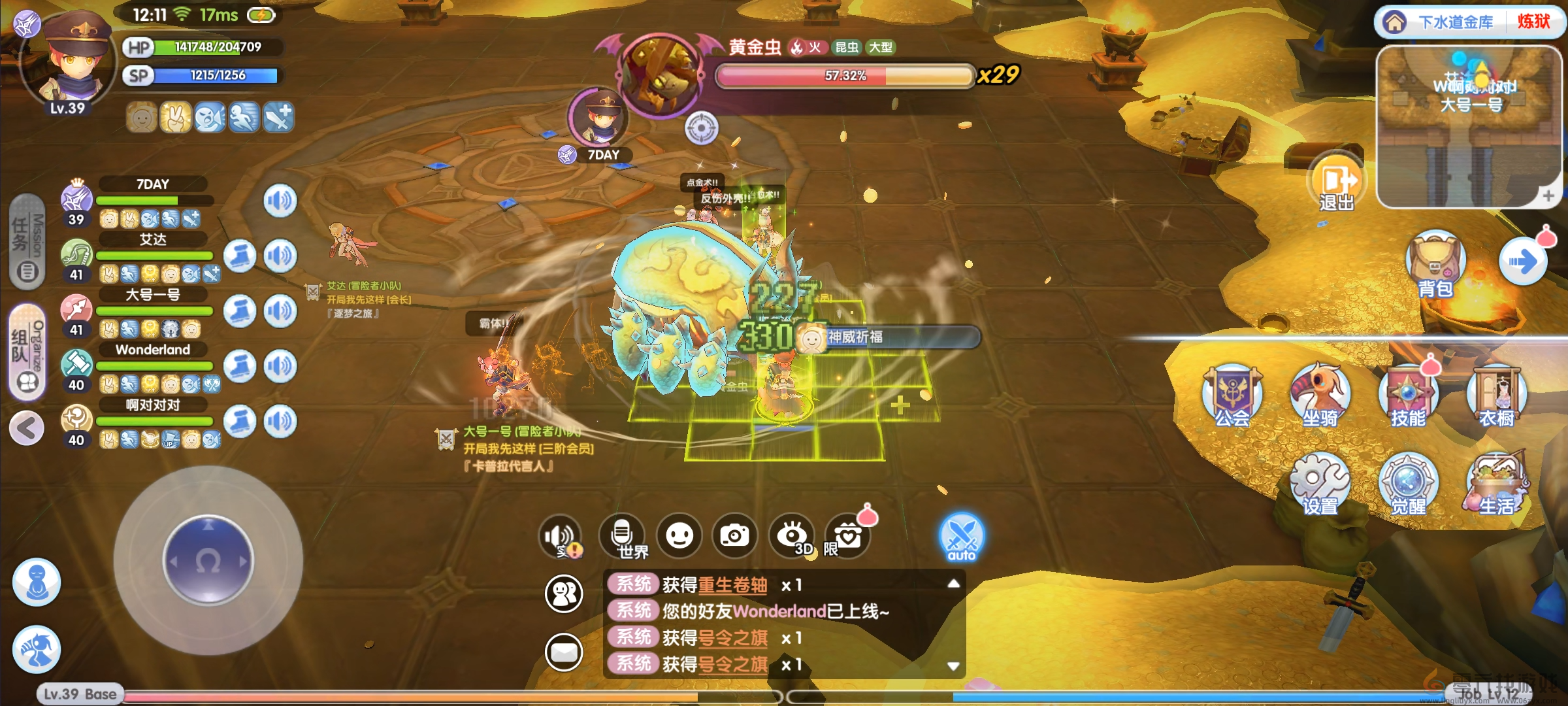The image size is (1568, 706).
Task: Open the 坐骑 mount menu
Action: pos(1320,395)
